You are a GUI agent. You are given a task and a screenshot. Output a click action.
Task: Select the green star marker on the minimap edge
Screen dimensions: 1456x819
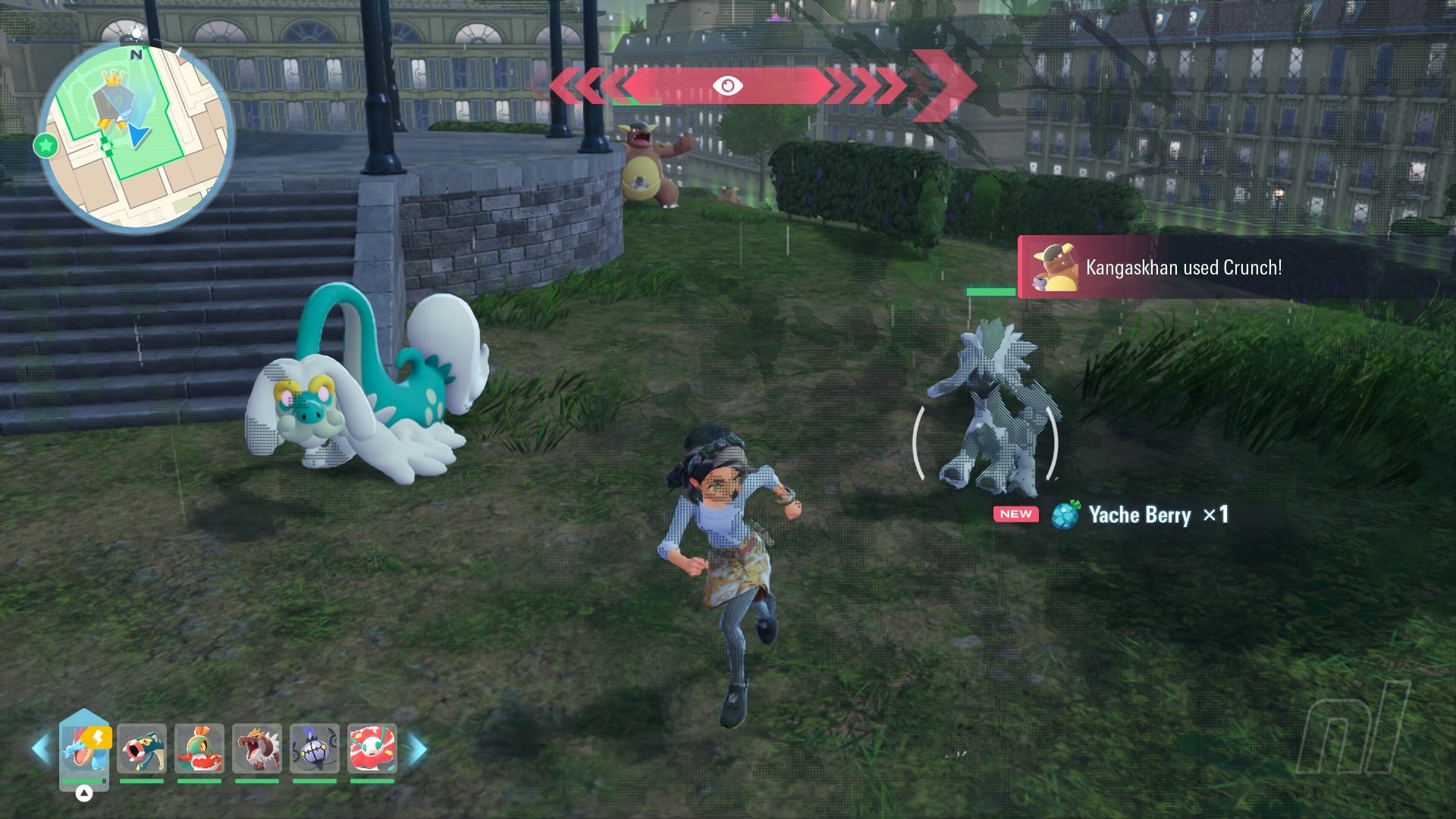[45, 145]
